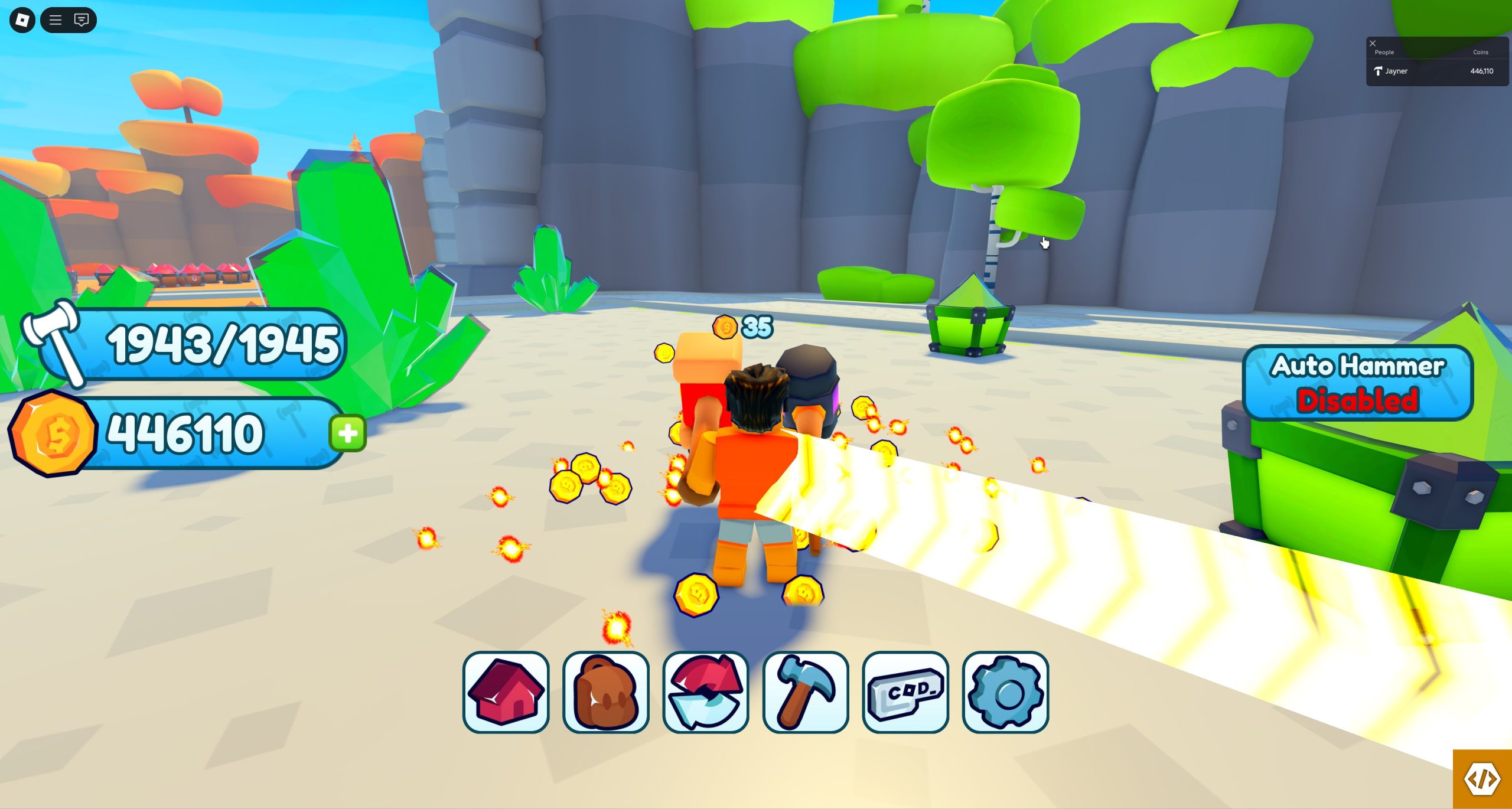
Task: Click the orange code-bracket button in corner
Action: (1482, 779)
